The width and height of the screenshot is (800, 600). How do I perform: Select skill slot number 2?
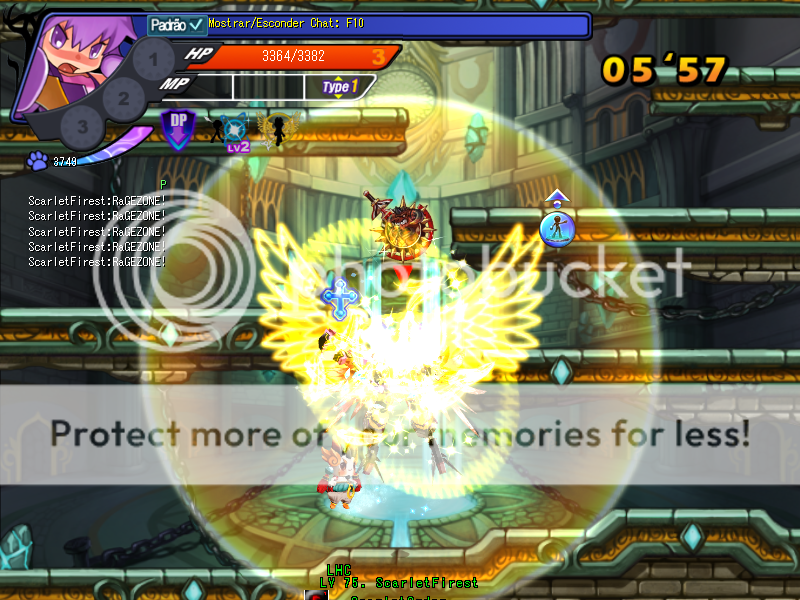click(123, 97)
